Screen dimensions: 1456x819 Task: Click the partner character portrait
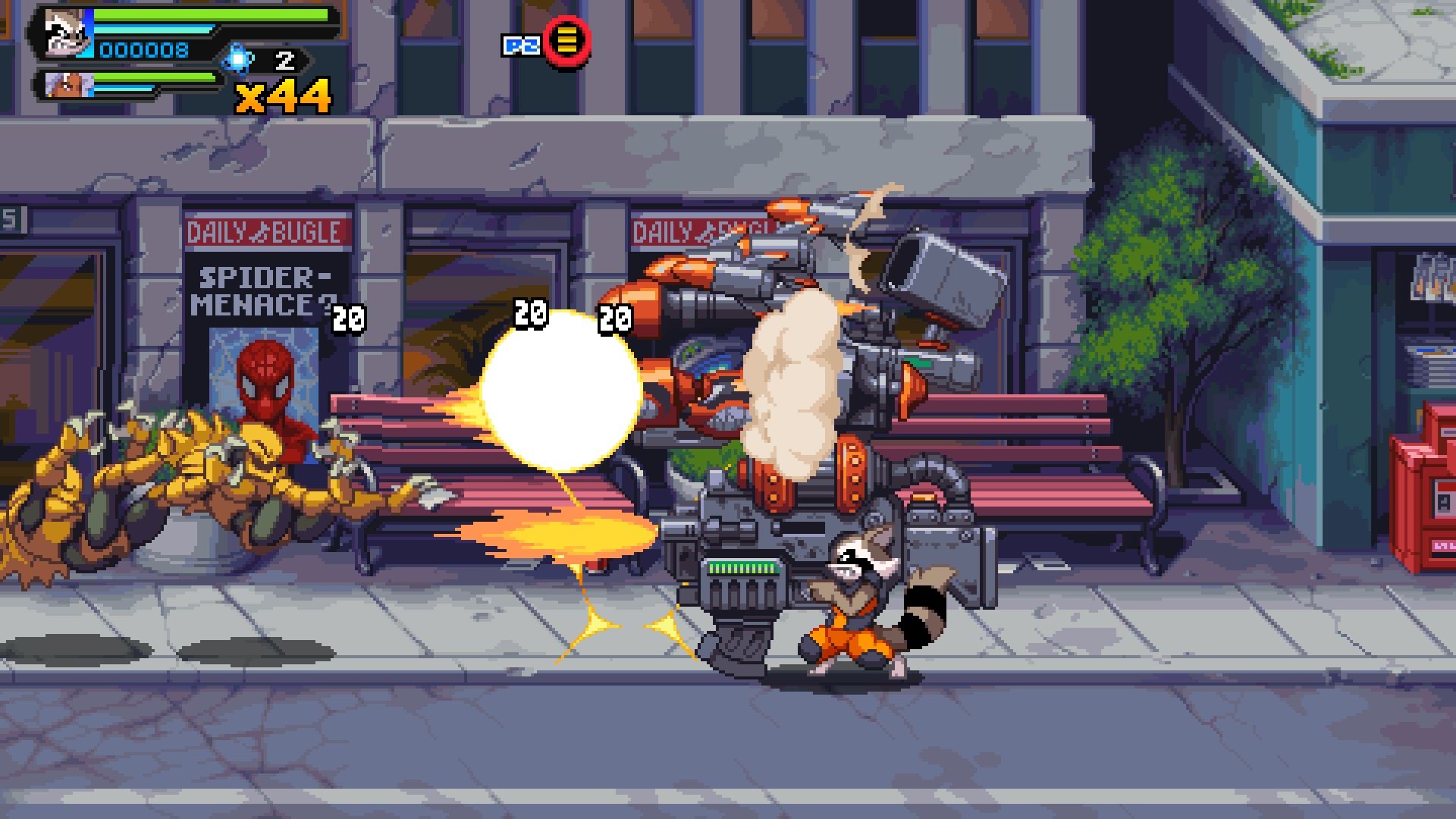click(67, 85)
